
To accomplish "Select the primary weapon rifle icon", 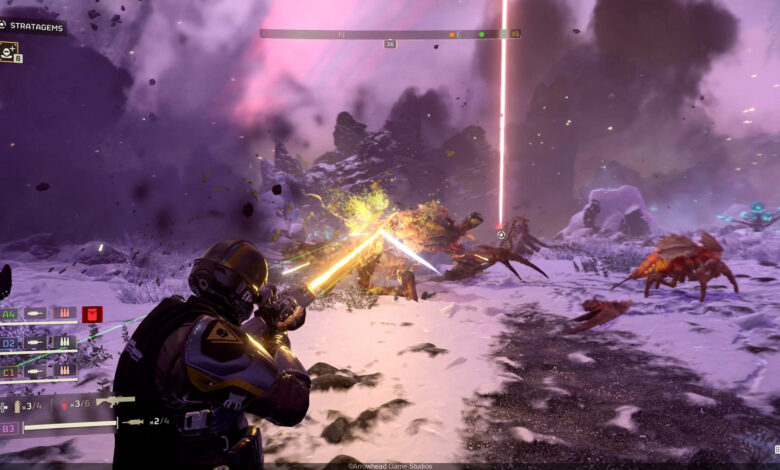I will tap(115, 401).
